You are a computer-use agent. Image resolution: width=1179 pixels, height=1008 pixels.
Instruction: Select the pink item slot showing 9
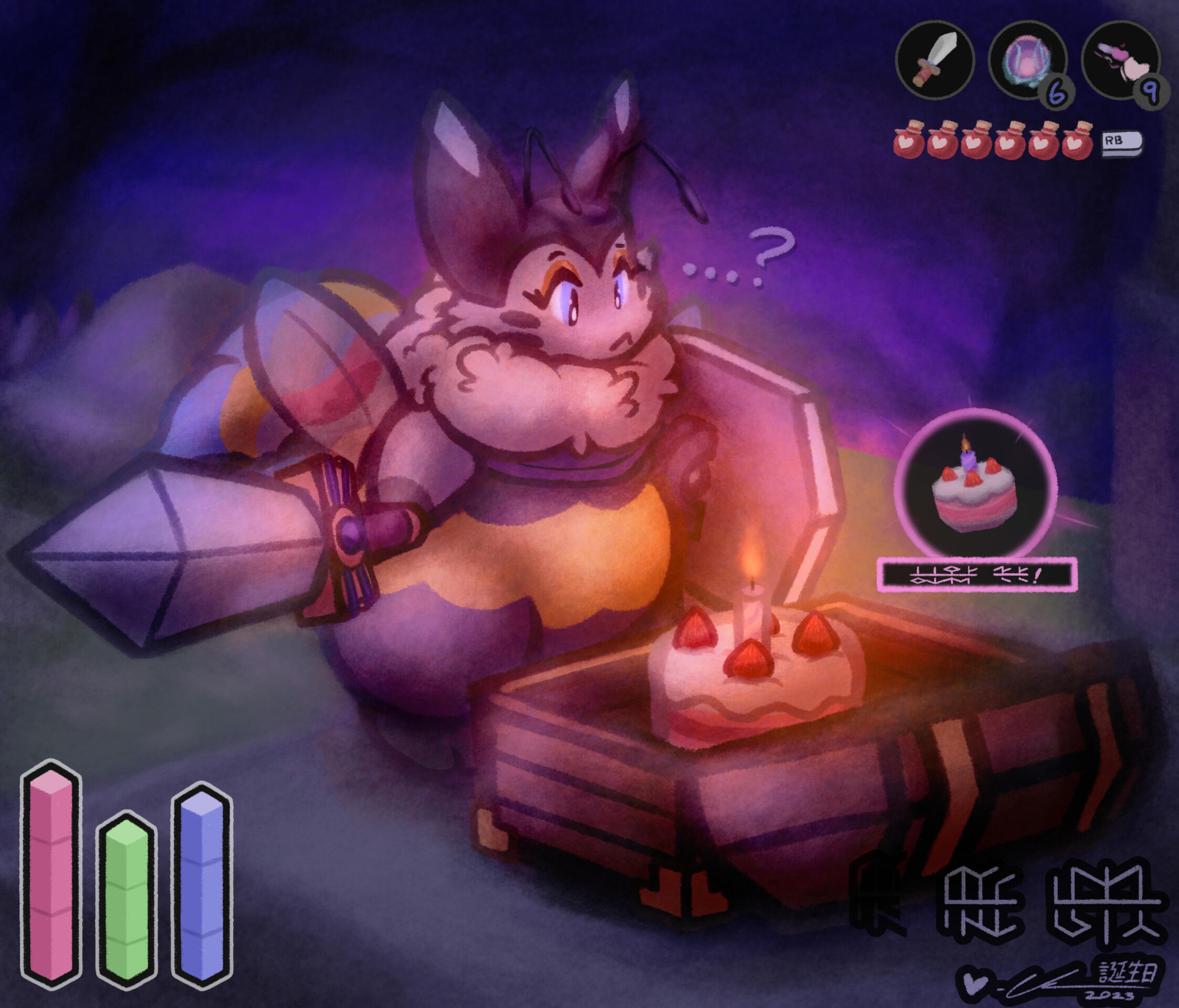click(x=1119, y=60)
